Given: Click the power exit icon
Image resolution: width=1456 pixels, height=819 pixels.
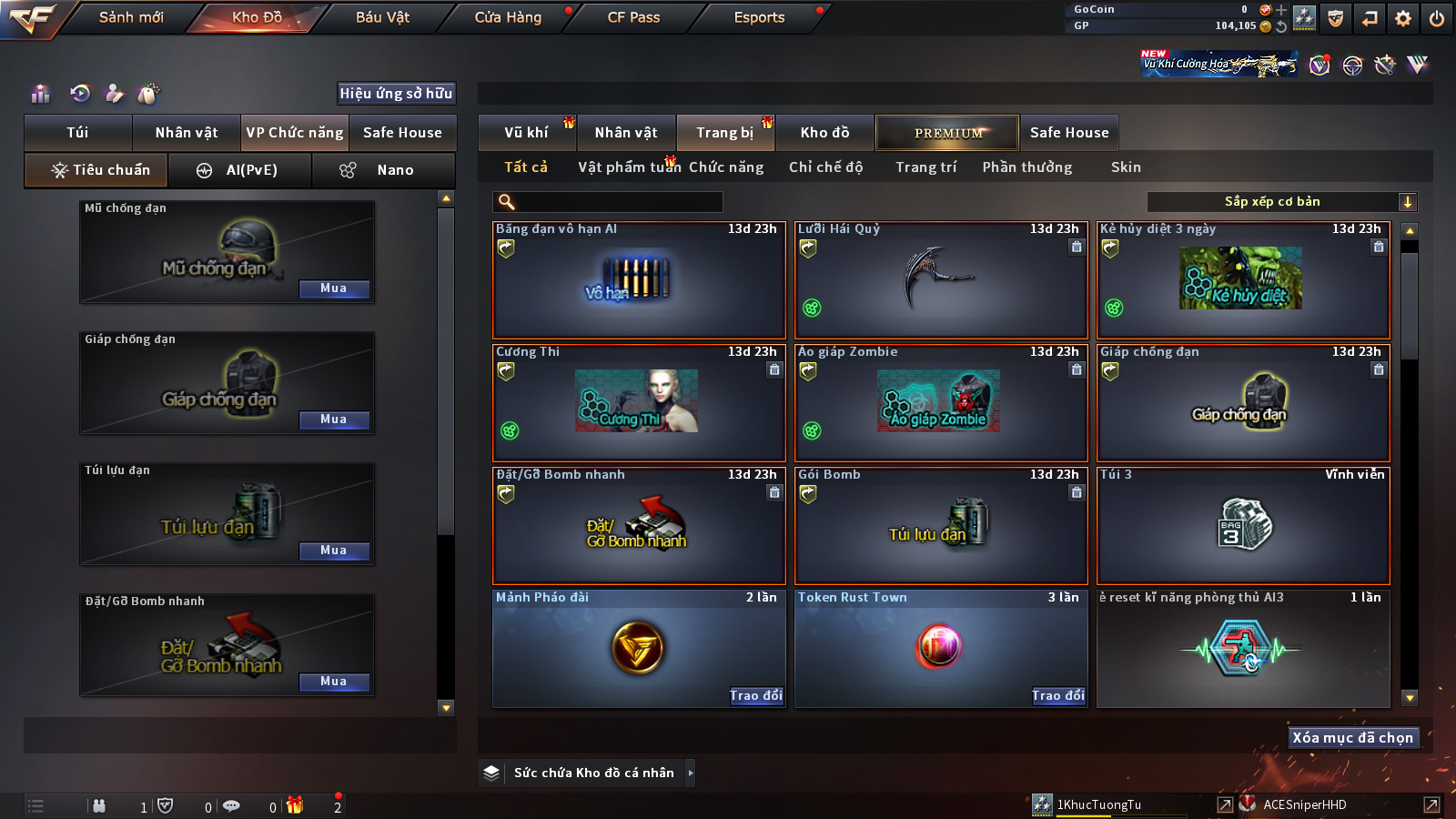Looking at the screenshot, I should (x=1437, y=18).
